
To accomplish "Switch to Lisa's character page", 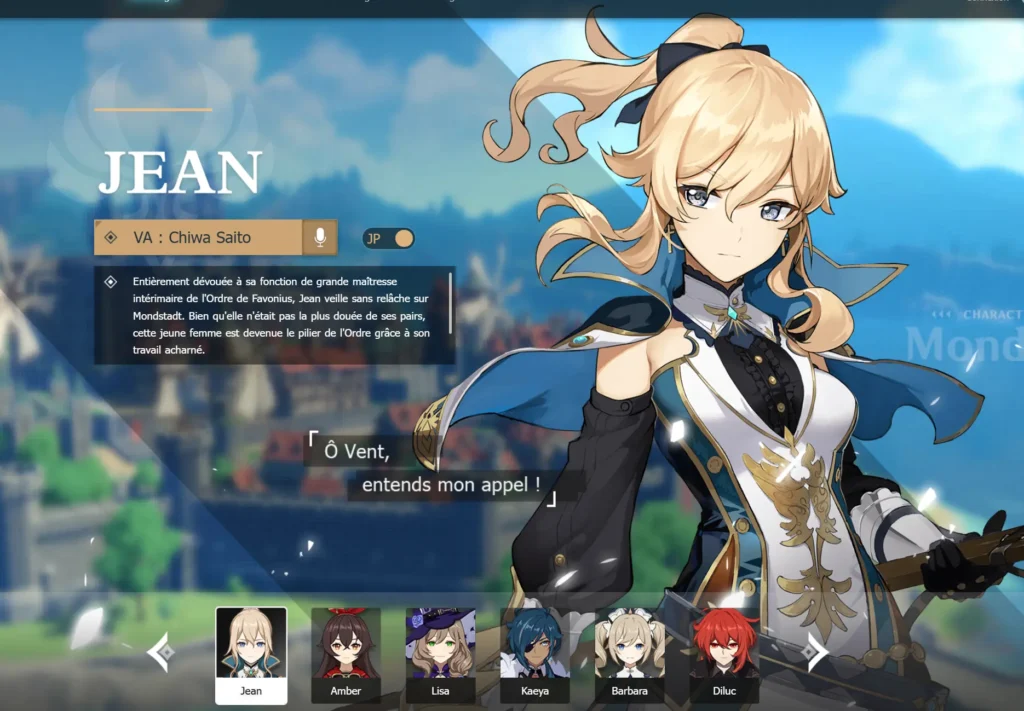I will (440, 654).
